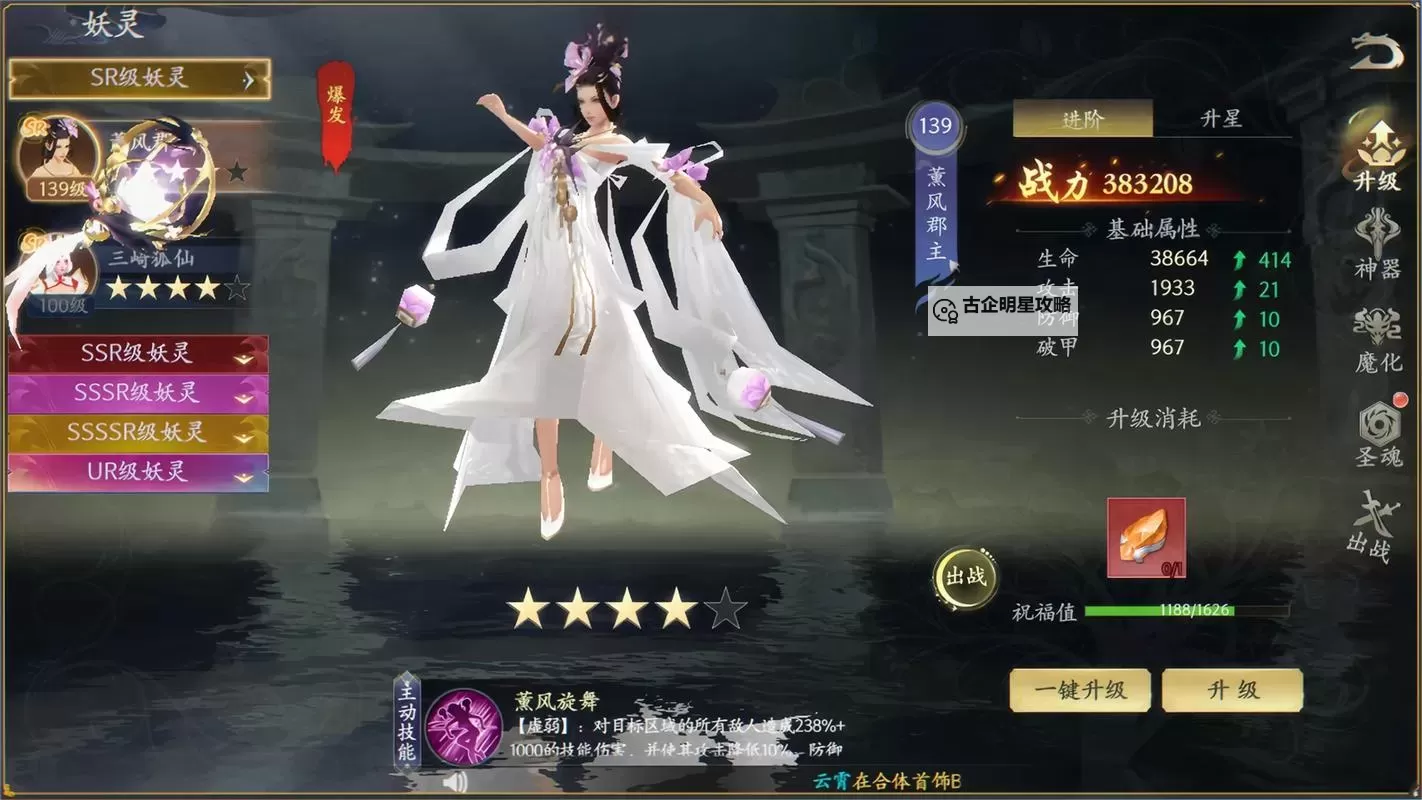The width and height of the screenshot is (1422, 800).
Task: Switch to the 升星 tab
Action: 1221,119
